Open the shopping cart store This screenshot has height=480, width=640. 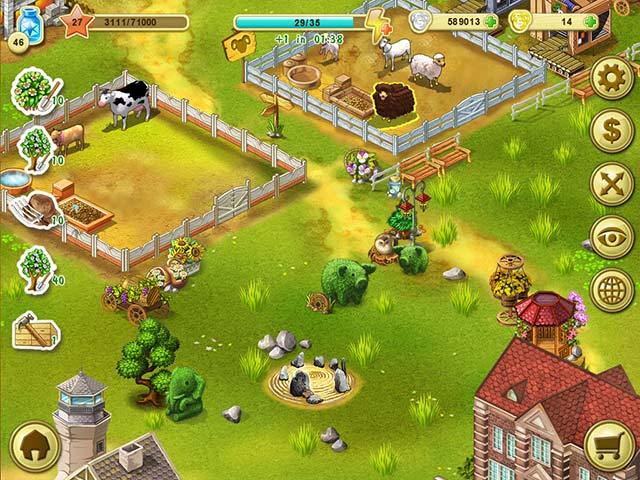(610, 445)
